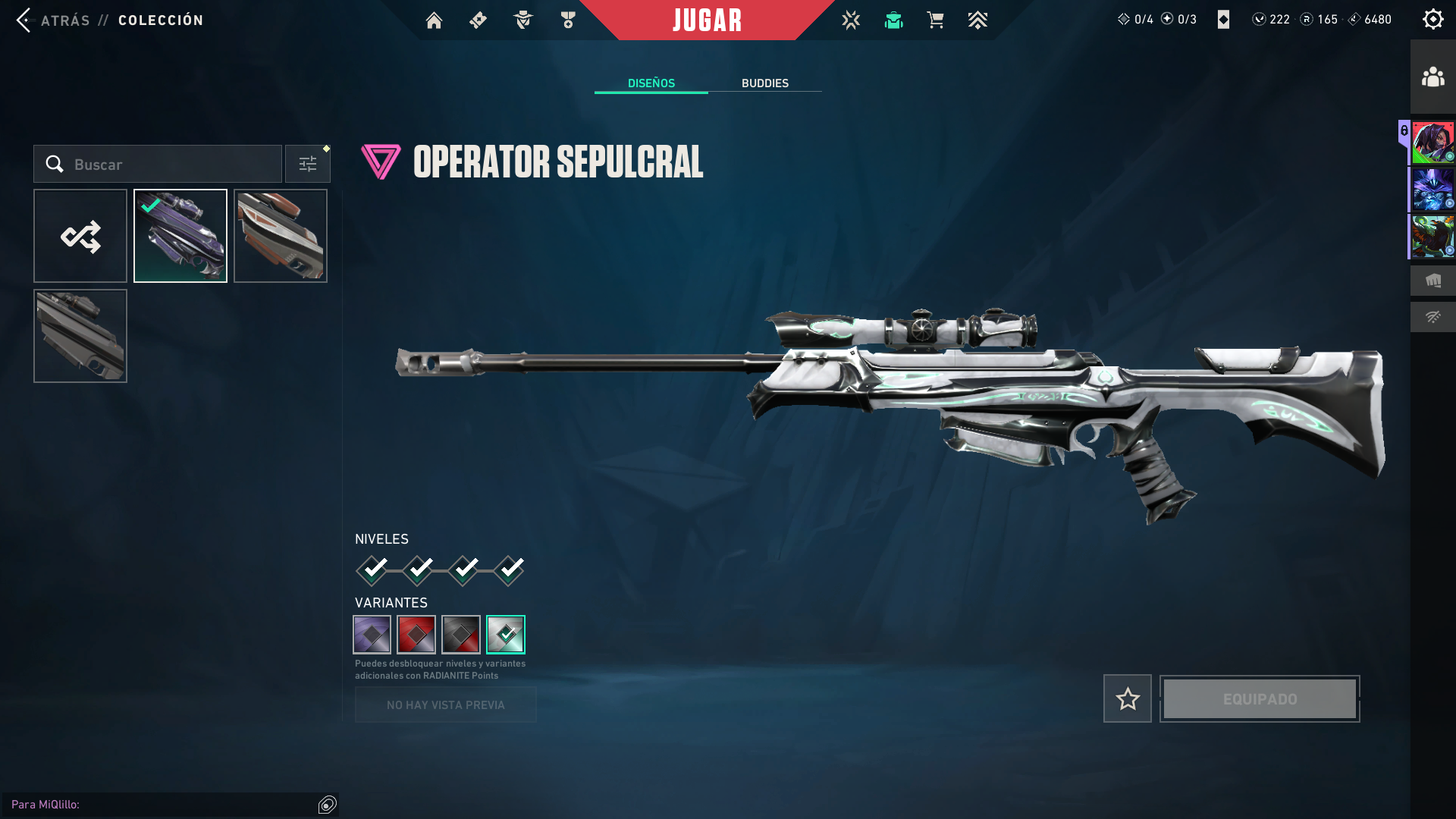The image size is (1456, 819).
Task: Click the red JUGAR button
Action: pos(707,20)
